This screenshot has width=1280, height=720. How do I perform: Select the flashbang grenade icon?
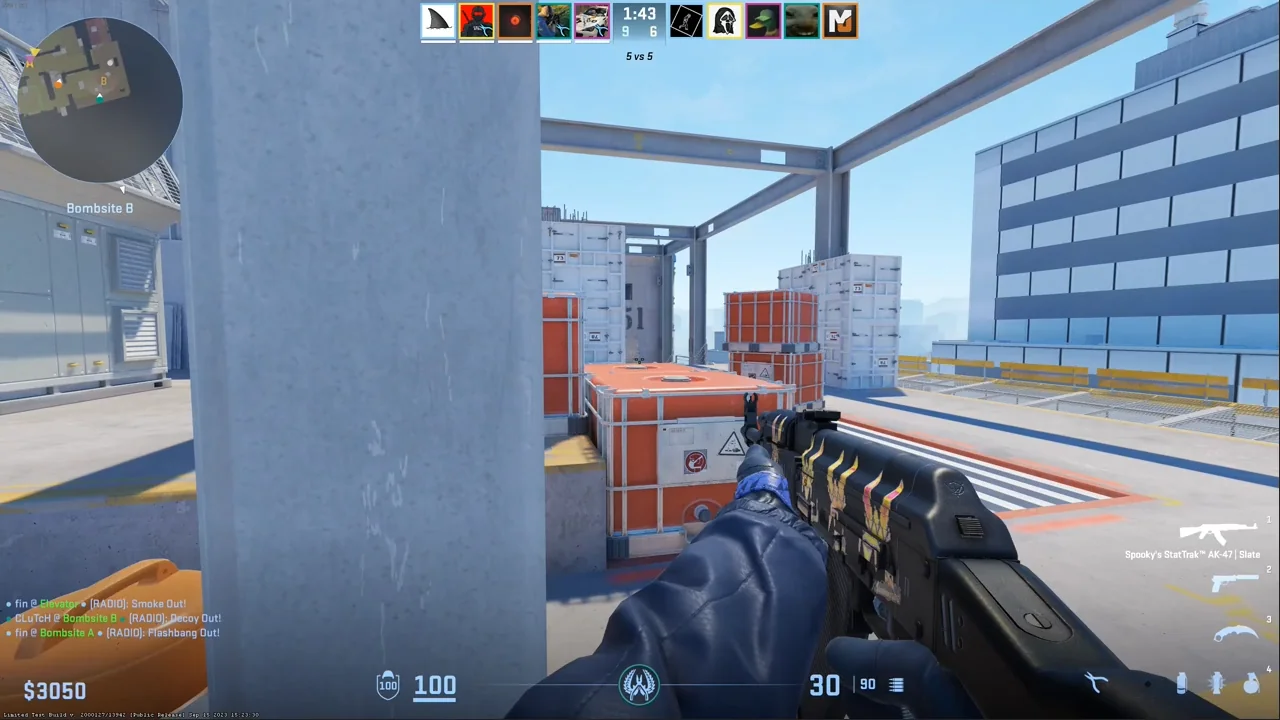1218,683
